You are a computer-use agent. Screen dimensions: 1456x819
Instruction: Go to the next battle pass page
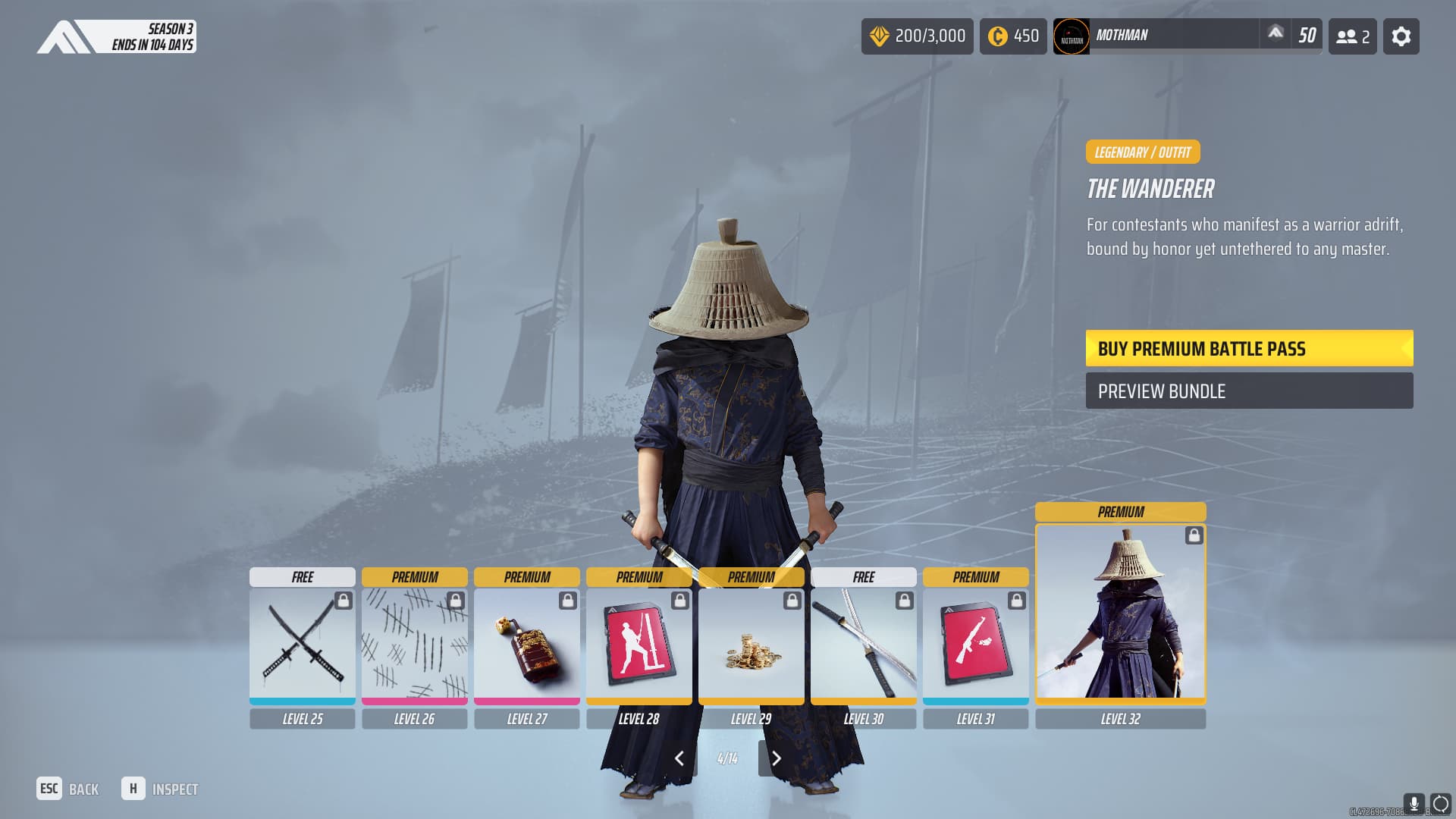pos(776,758)
